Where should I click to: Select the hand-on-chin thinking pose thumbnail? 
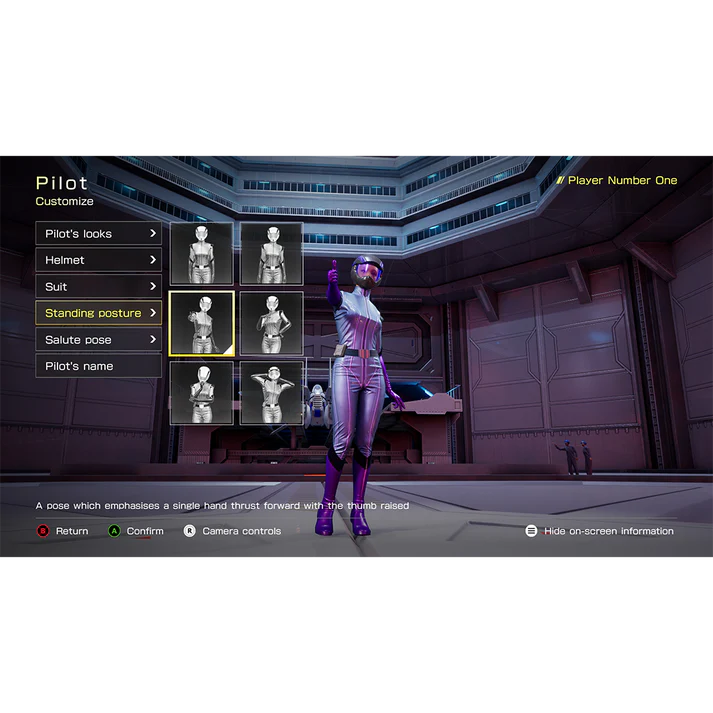click(201, 393)
